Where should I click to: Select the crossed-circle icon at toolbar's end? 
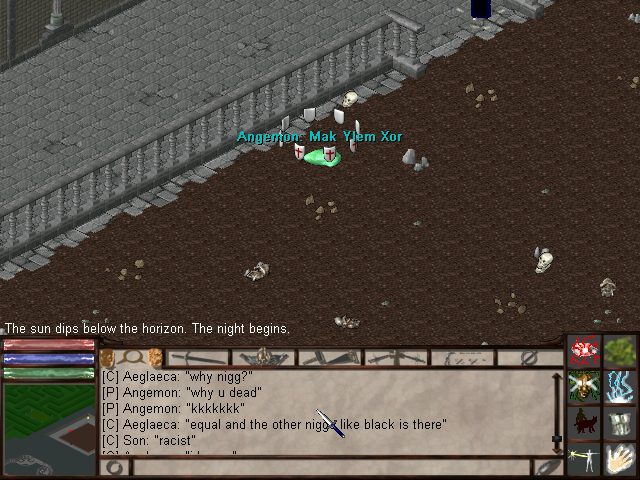(x=530, y=357)
